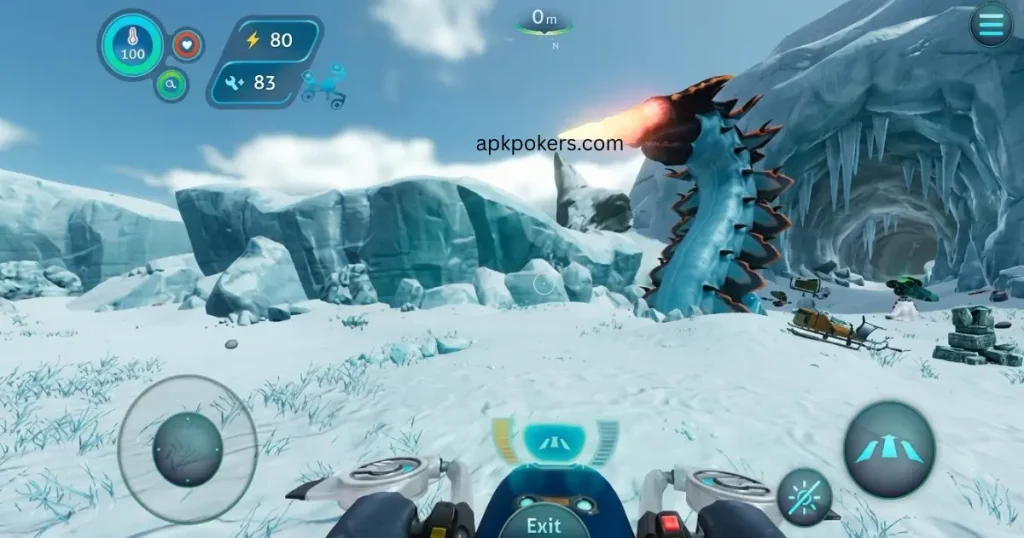Activate the boost arrow button

888,447
